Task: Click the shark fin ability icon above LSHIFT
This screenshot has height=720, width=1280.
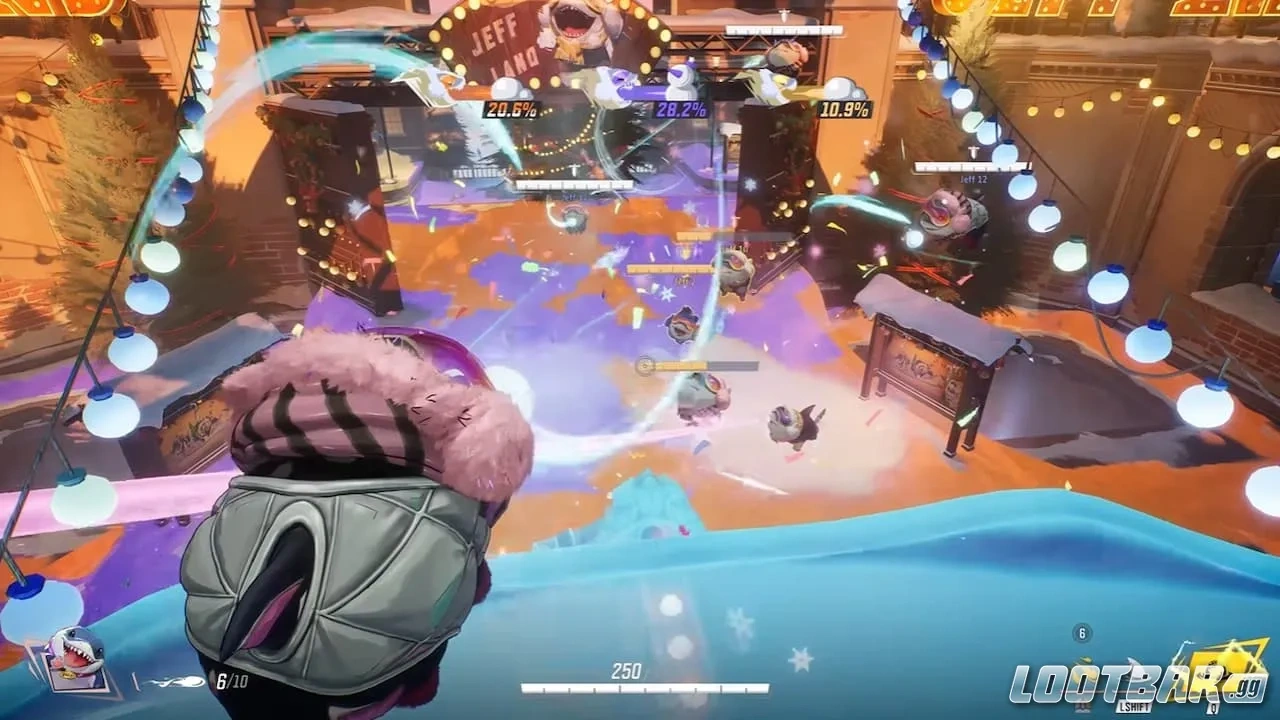Action: point(1133,670)
